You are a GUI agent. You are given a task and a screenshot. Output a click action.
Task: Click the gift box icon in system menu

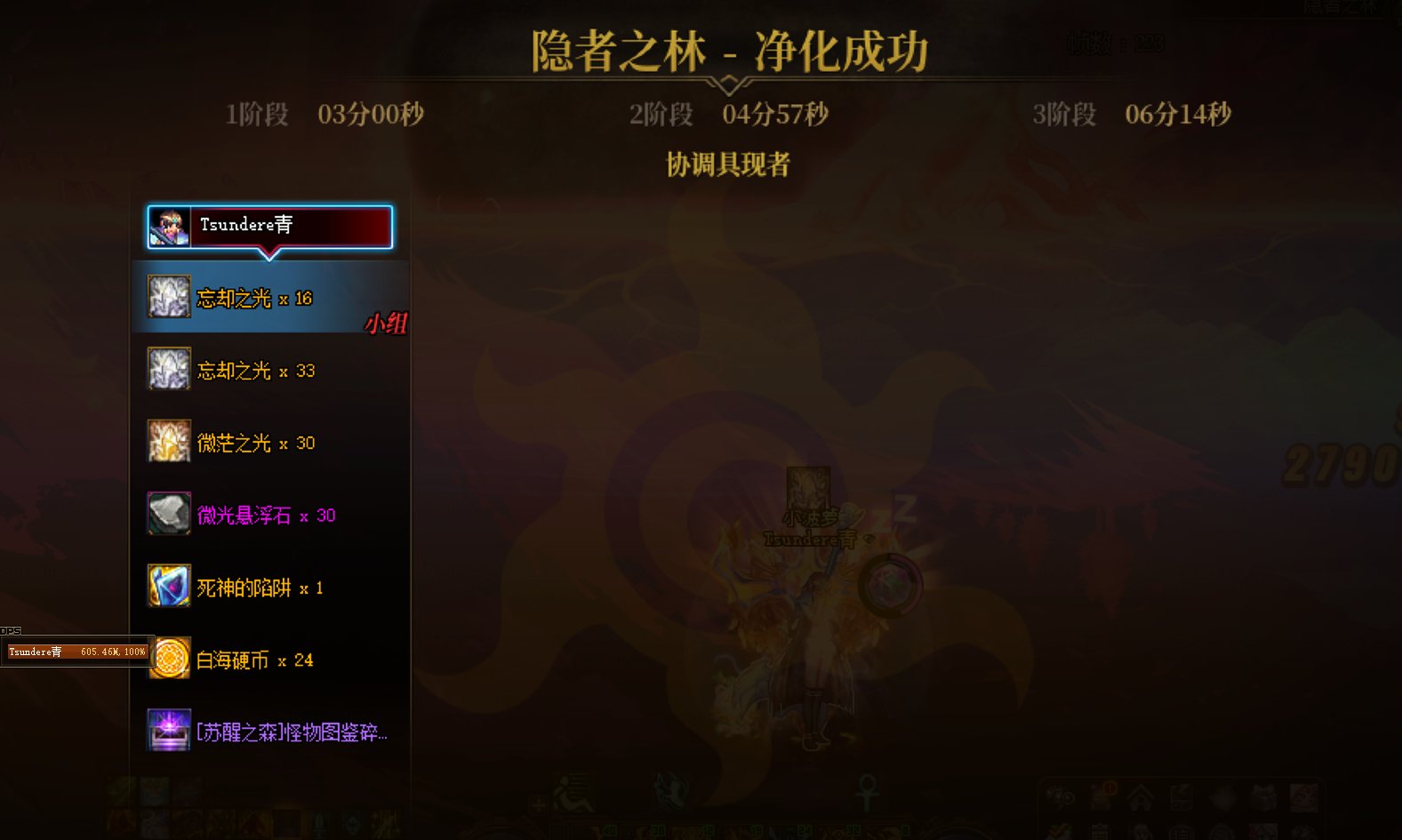1262,796
